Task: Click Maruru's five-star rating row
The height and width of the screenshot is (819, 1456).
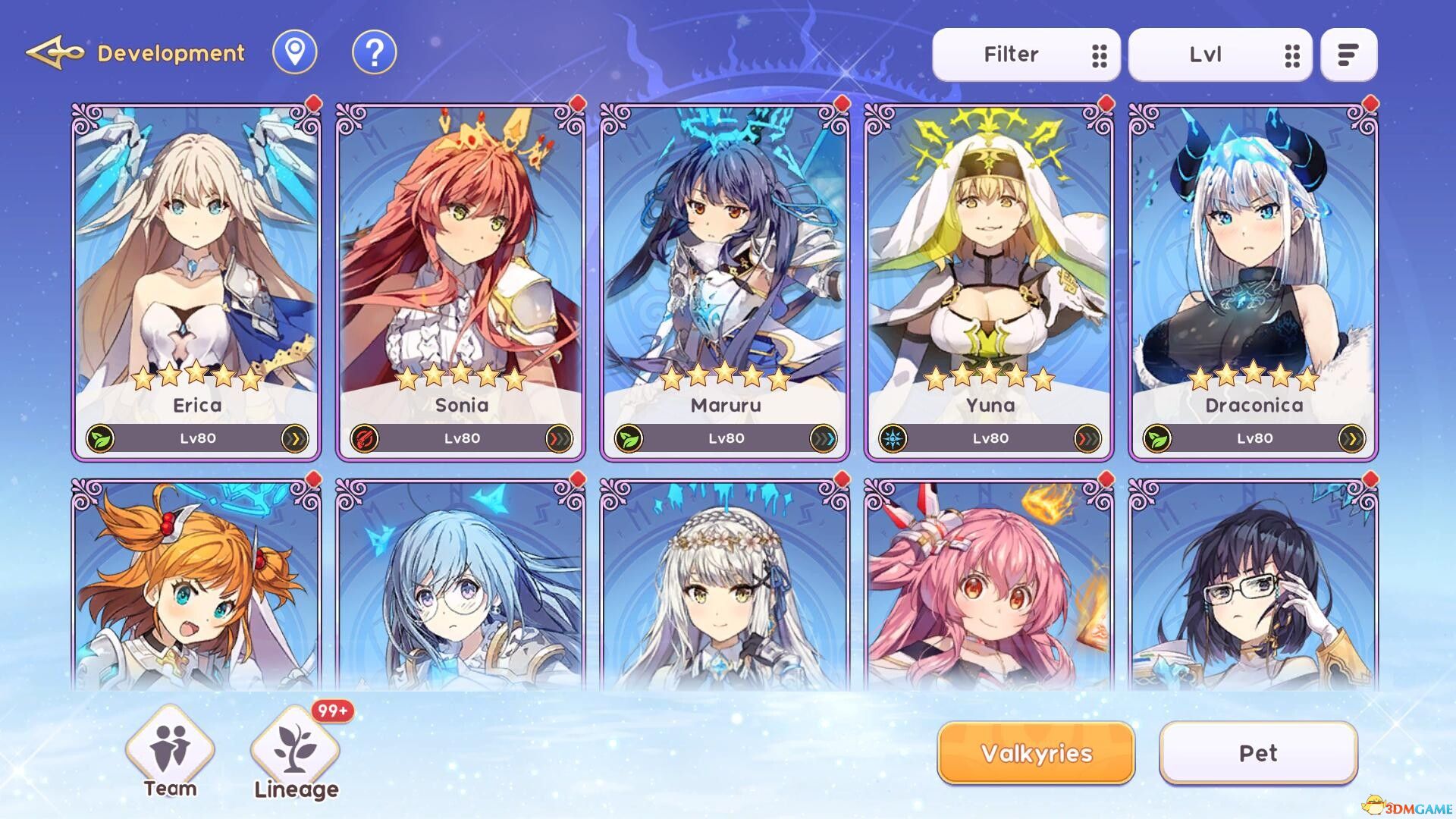Action: point(724,375)
